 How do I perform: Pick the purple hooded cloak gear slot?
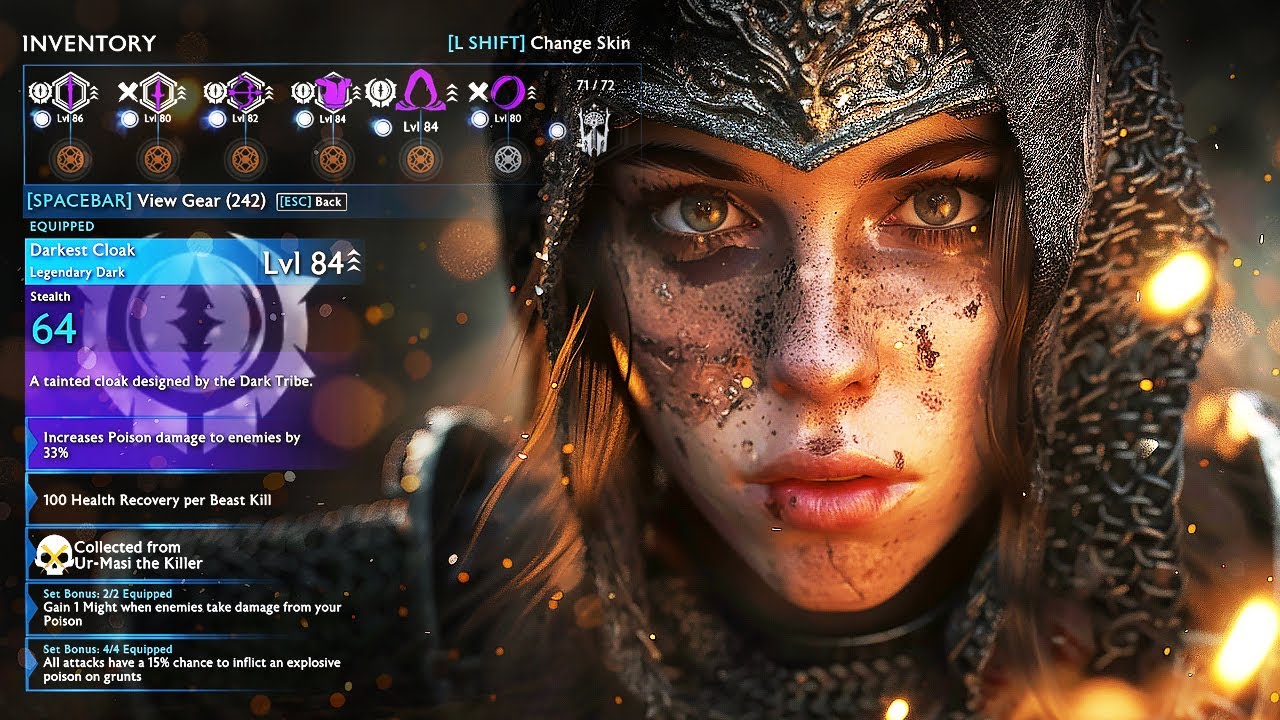tap(419, 93)
